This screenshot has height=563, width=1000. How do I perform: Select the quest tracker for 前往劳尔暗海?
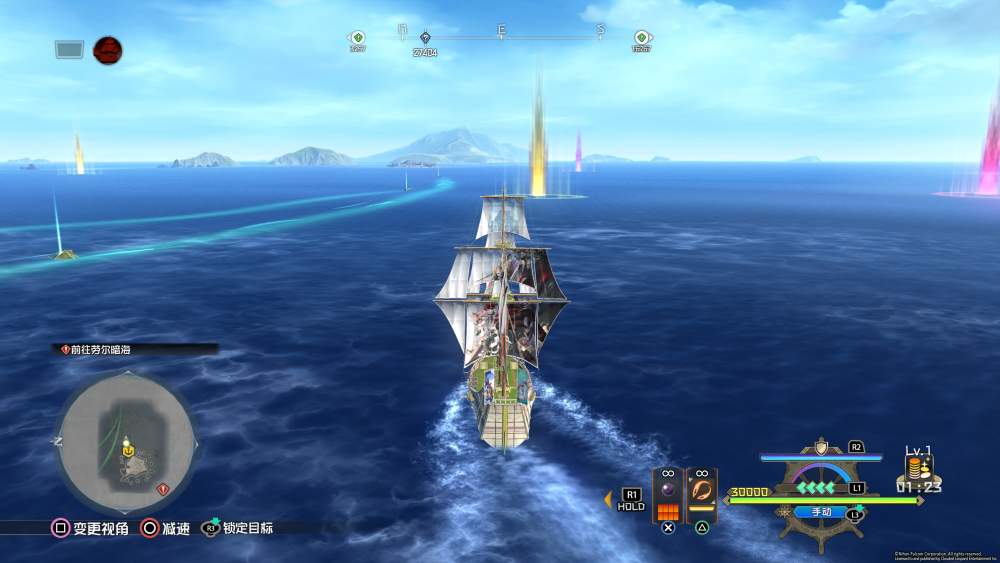(135, 350)
